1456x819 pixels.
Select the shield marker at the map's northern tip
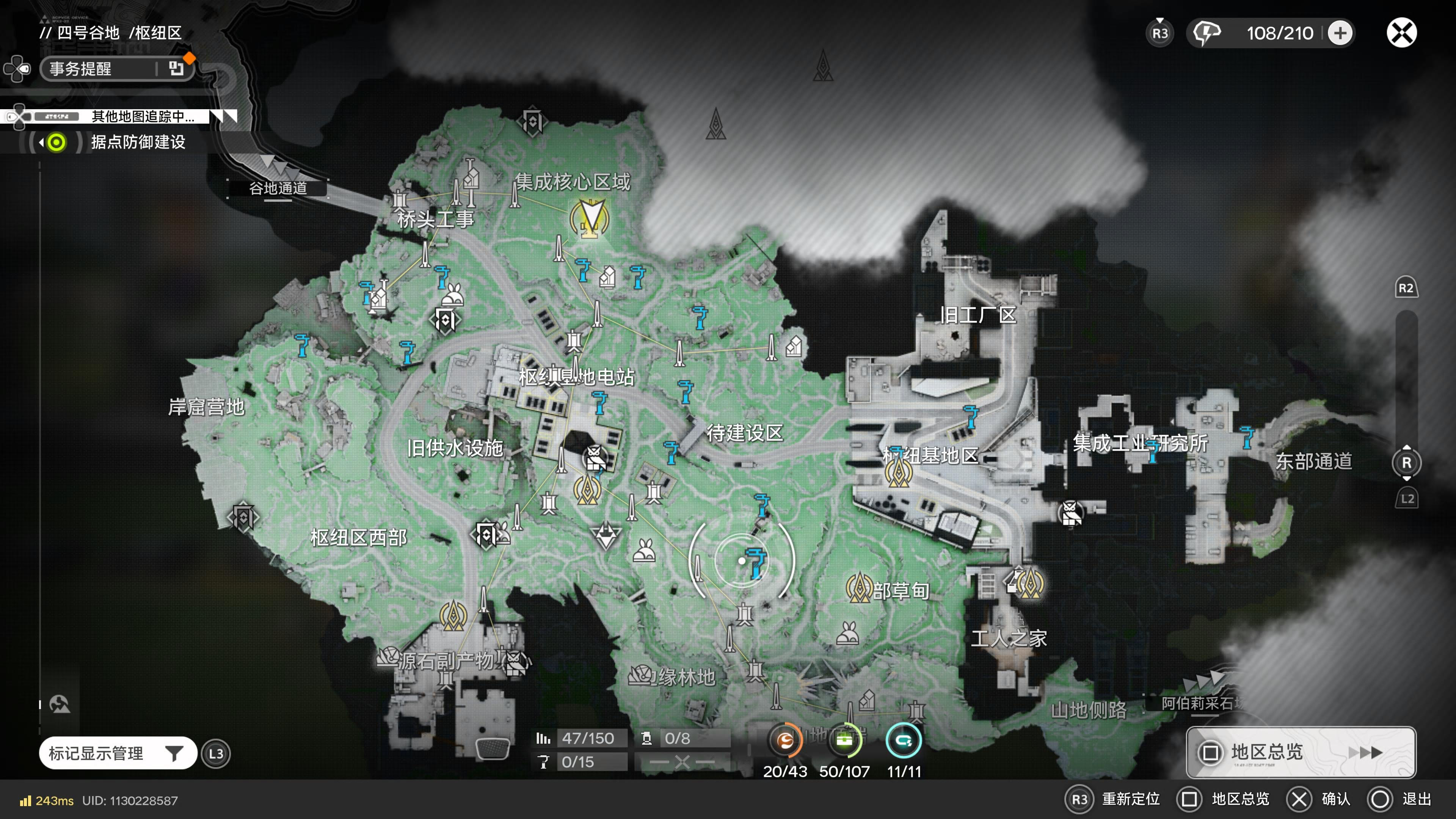(532, 121)
